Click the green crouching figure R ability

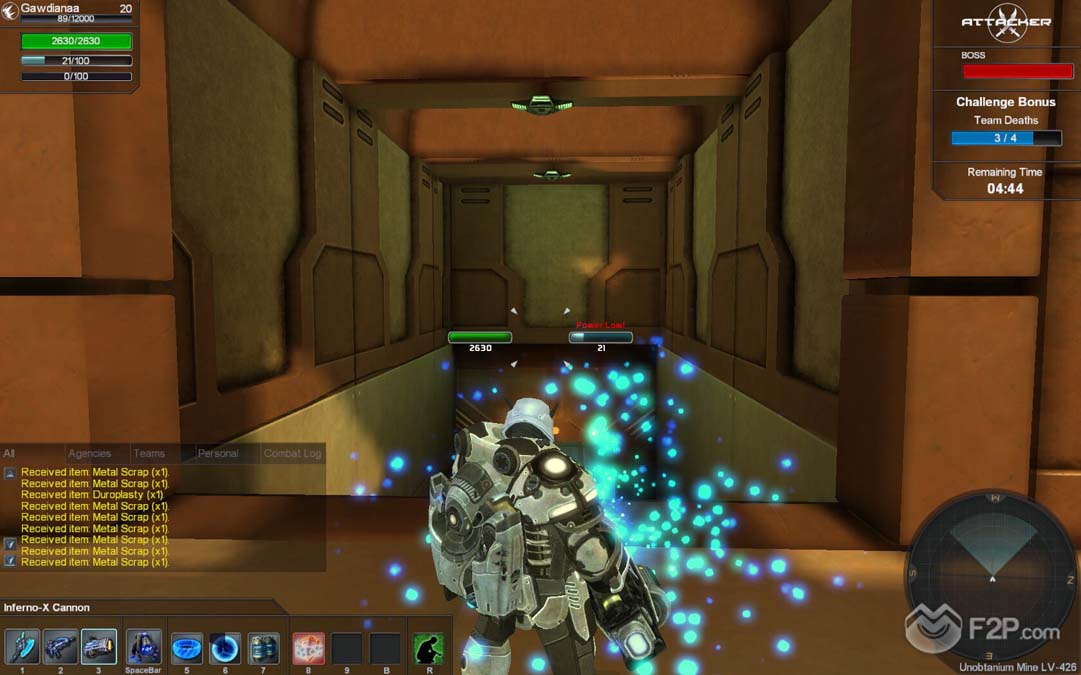point(428,648)
